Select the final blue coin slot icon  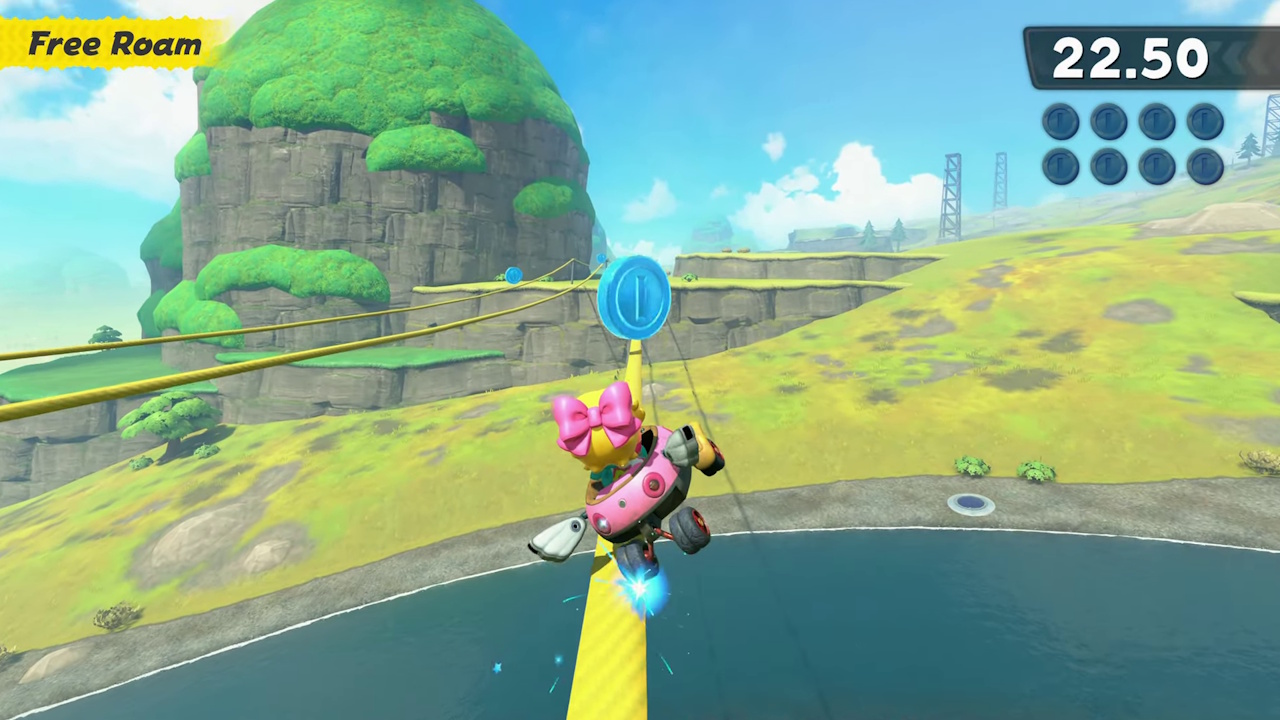[x=1204, y=165]
